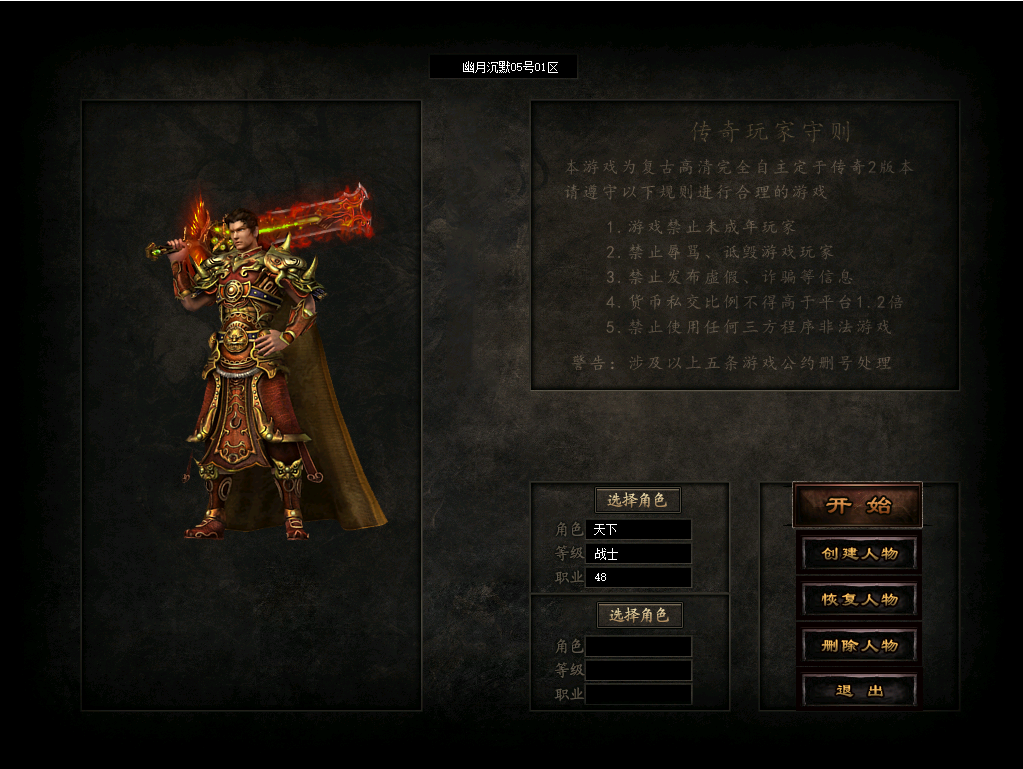This screenshot has height=769, width=1023.
Task: Click 选择角色 above the empty character slot
Action: coord(639,614)
